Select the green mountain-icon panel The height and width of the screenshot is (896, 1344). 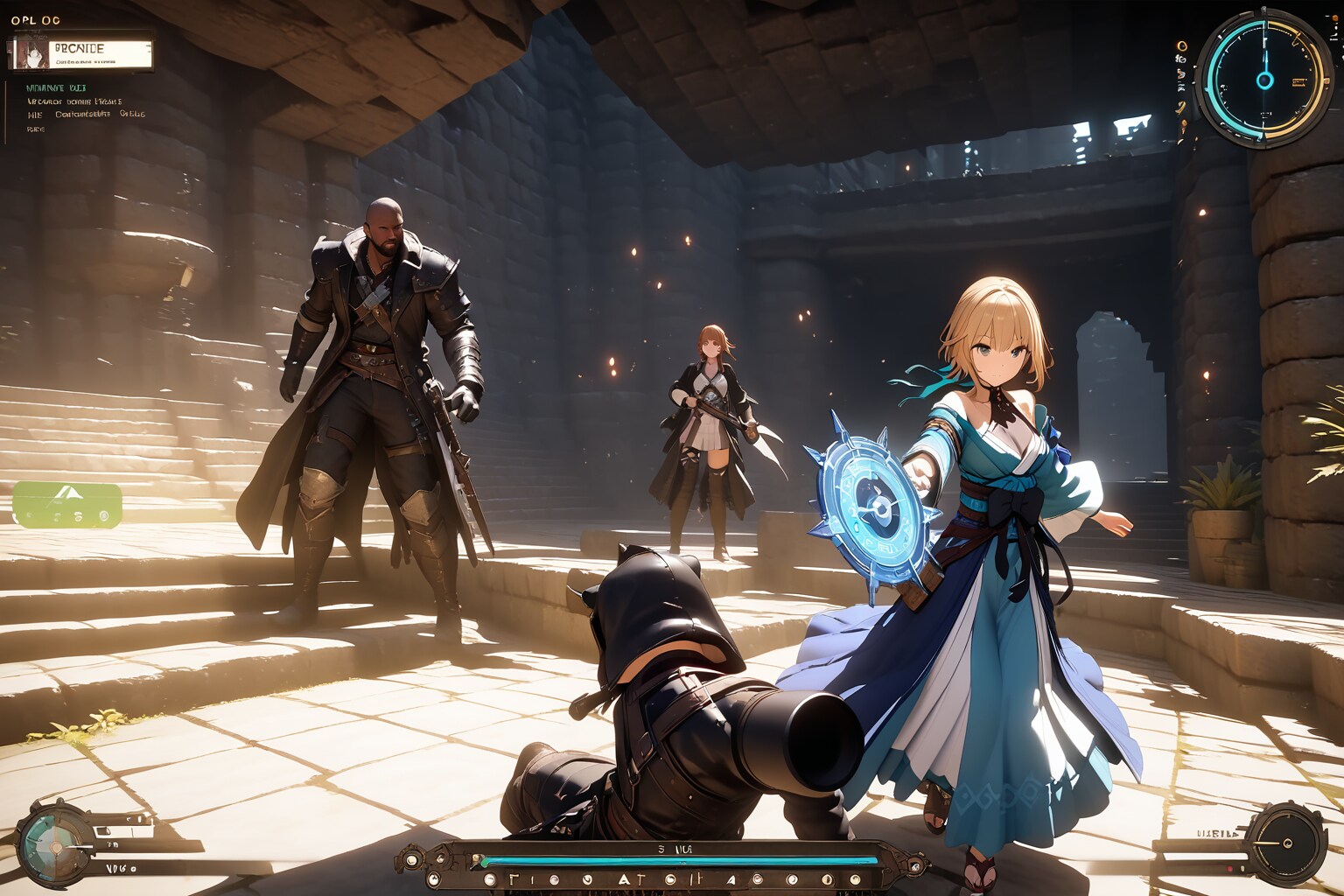coord(67,506)
